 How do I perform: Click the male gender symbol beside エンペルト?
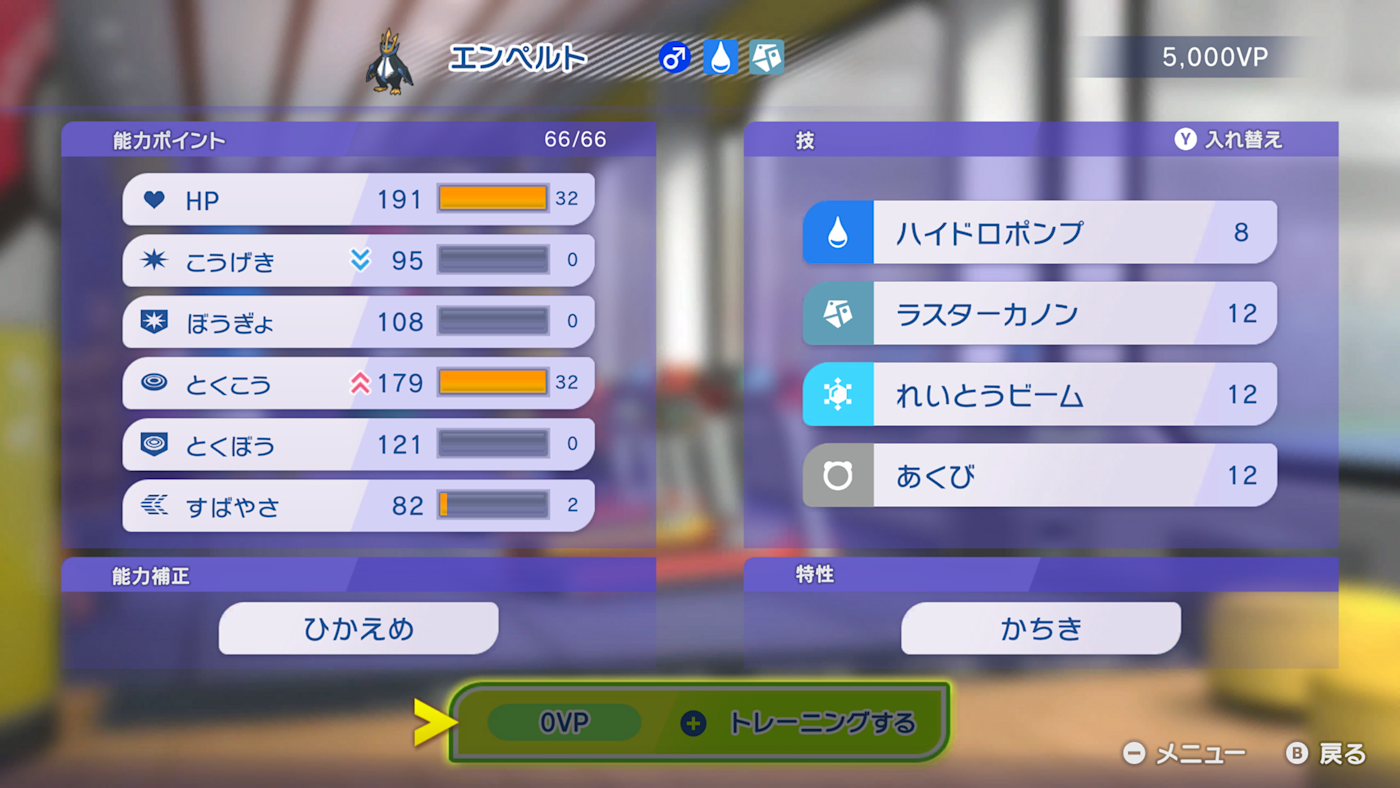[x=673, y=58]
